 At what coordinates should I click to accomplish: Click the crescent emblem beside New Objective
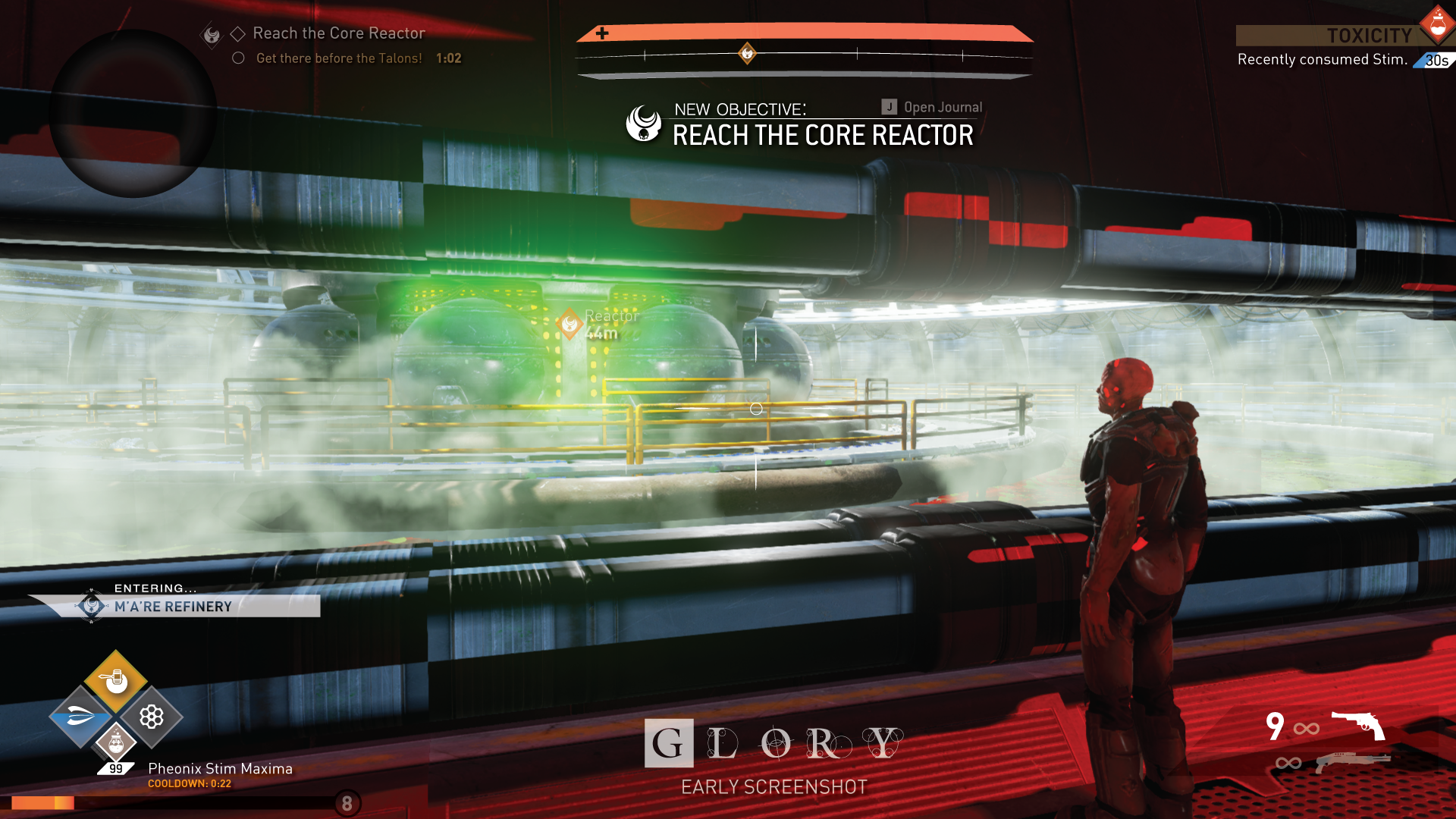click(x=644, y=123)
